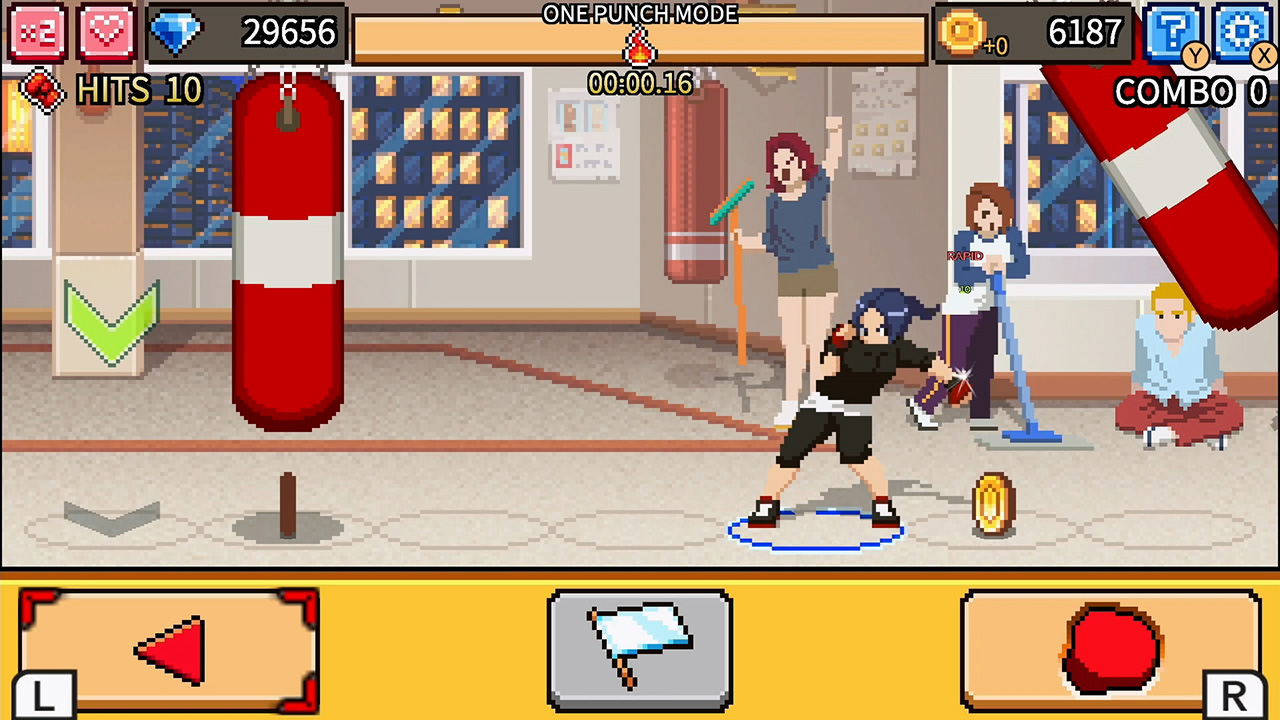The height and width of the screenshot is (720, 1280).
Task: Tap the flame marker above the timer
Action: pyautogui.click(x=640, y=46)
